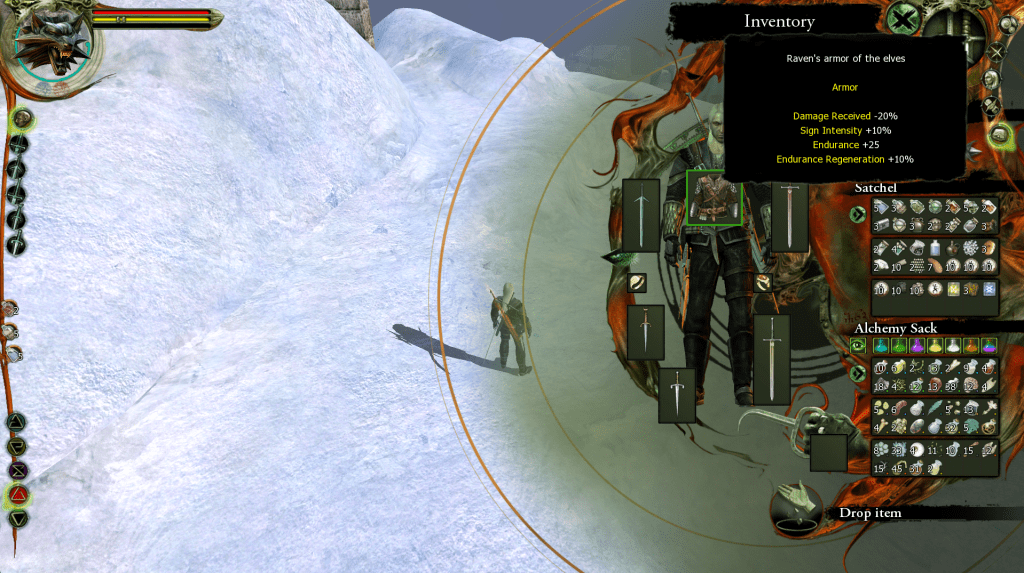The width and height of the screenshot is (1024, 573).
Task: Filter alchemy ingredients by purple potion
Action: click(x=918, y=346)
